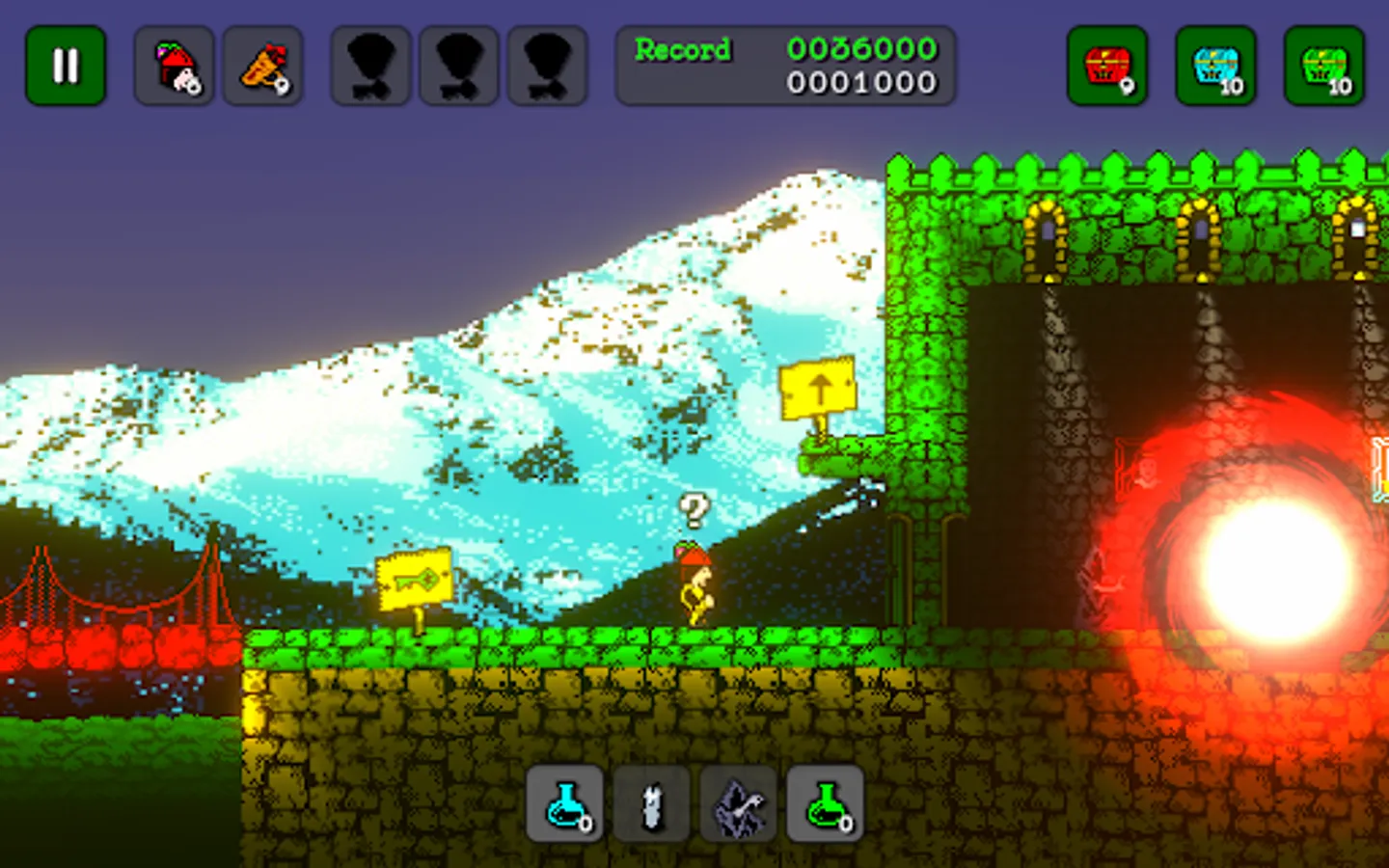This screenshot has width=1389, height=868.
Task: Select the orange carrot item slot
Action: 263,66
